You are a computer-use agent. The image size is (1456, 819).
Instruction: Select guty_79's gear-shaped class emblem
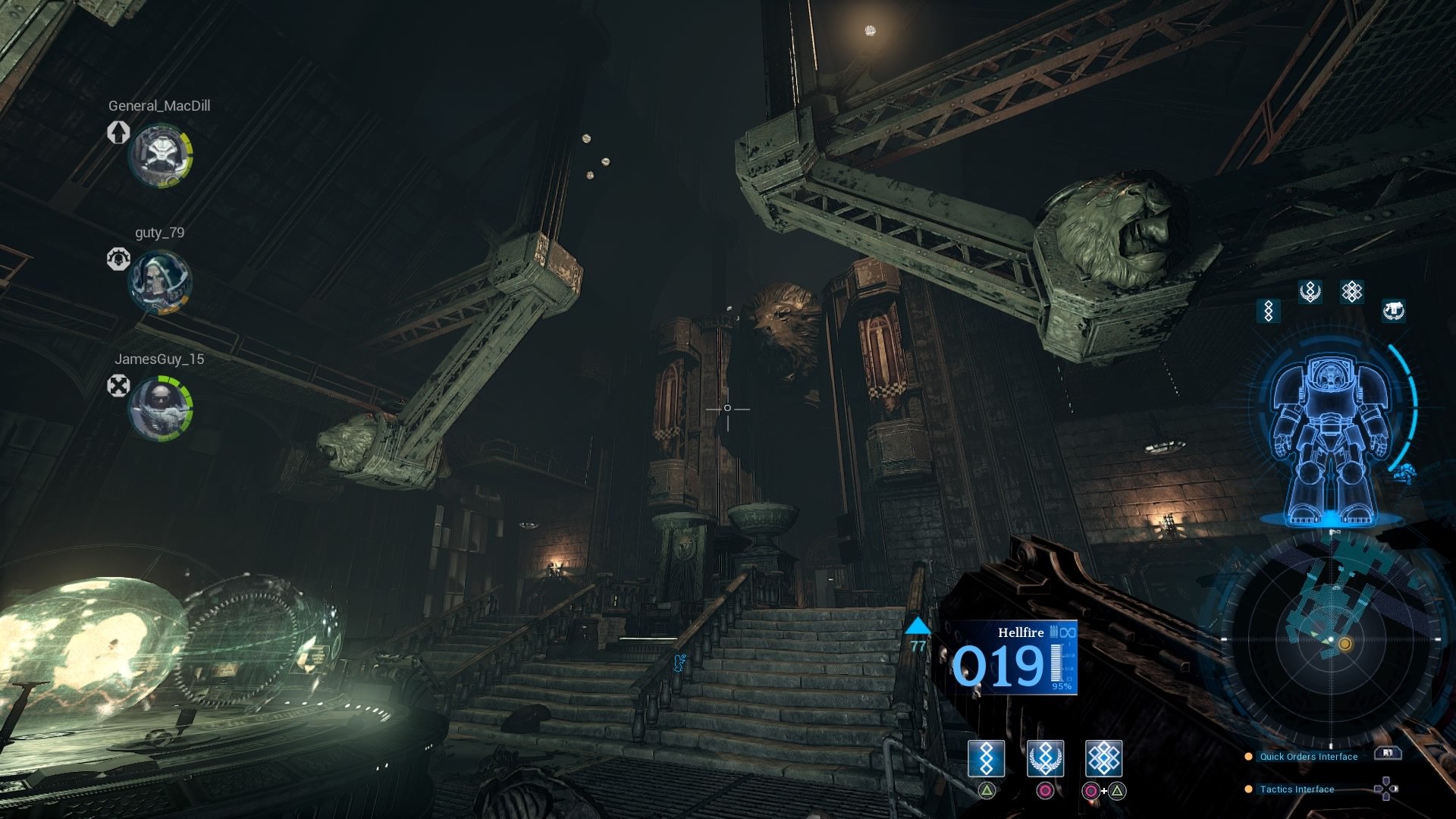(x=120, y=258)
